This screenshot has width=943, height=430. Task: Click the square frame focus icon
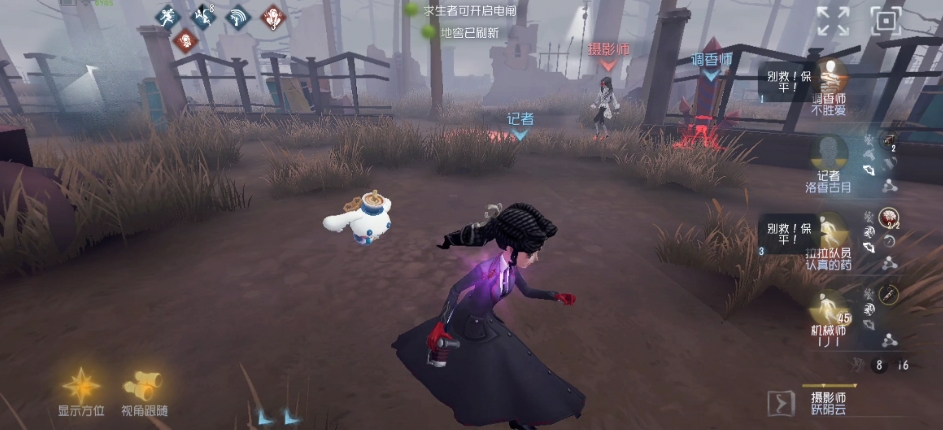885,20
